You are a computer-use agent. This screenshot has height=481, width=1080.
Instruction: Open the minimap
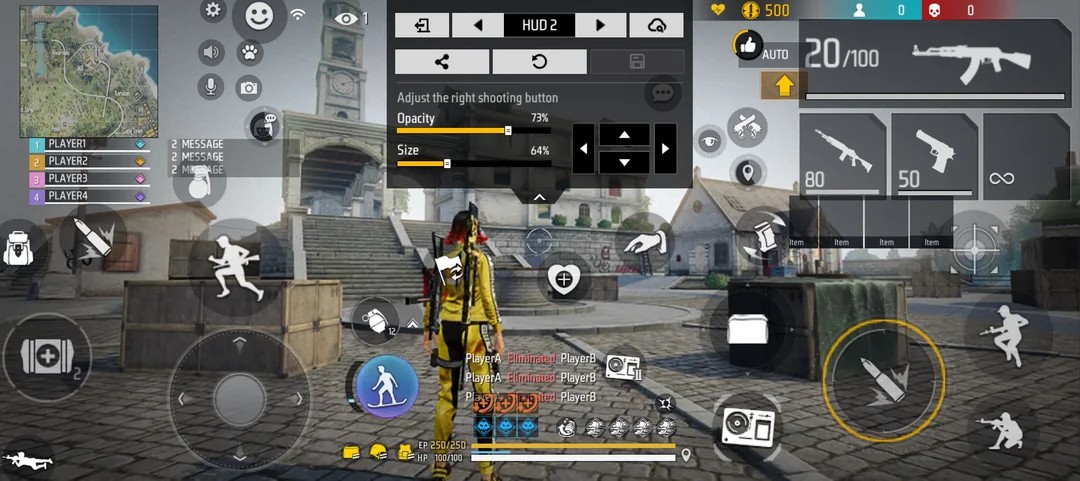[89, 71]
